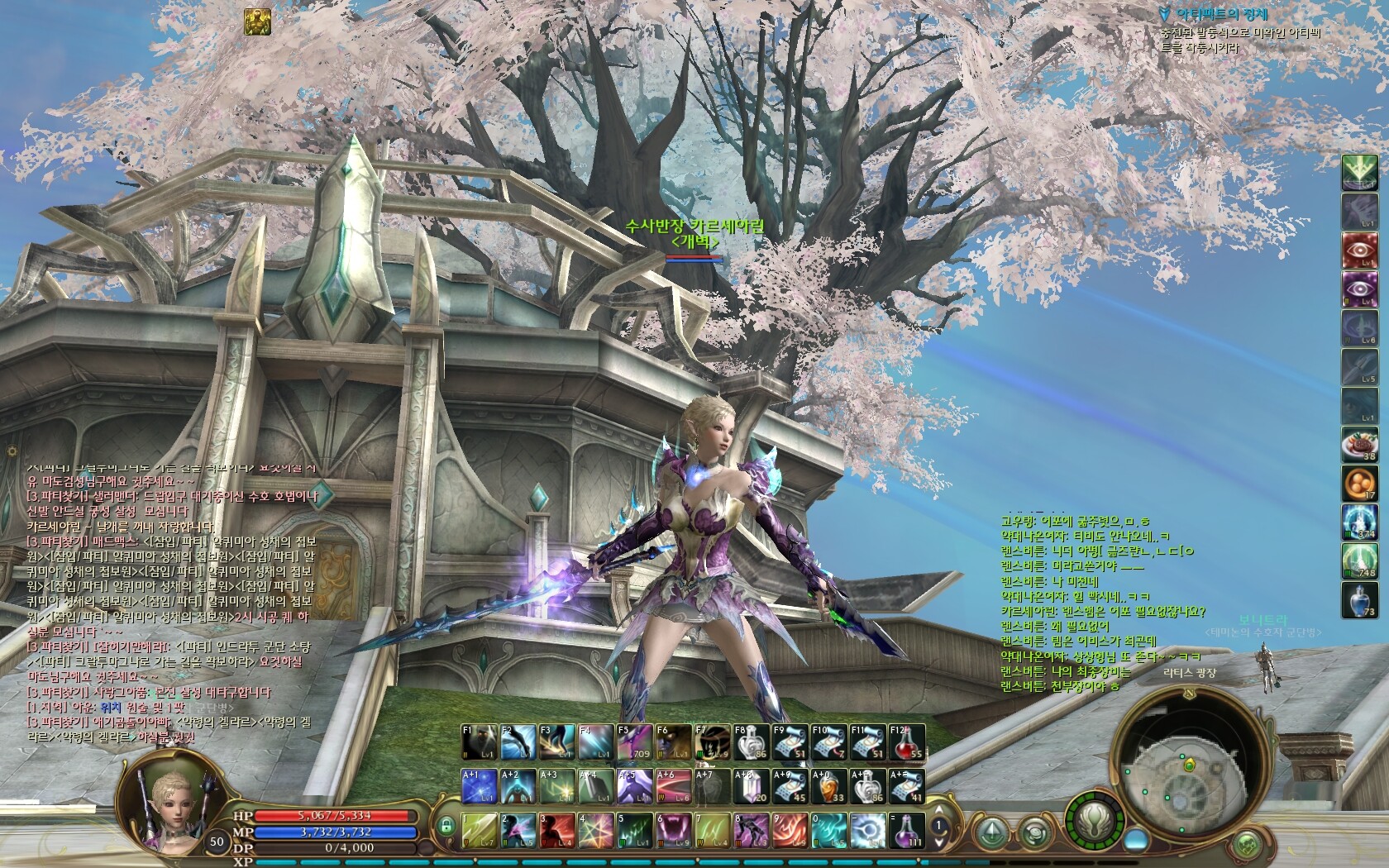Viewport: 1389px width, 868px height.
Task: Activate the F1 hooded figure skill
Action: coord(479,742)
